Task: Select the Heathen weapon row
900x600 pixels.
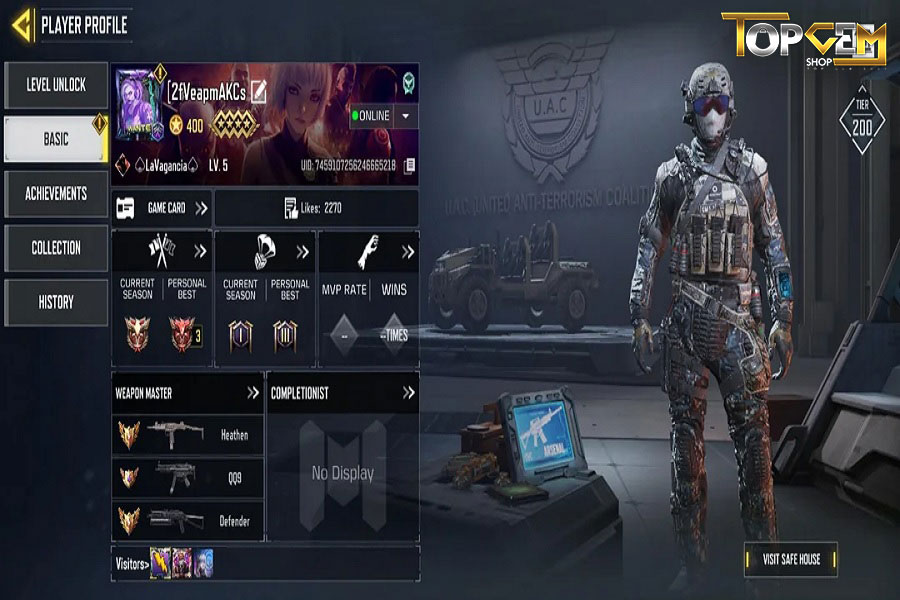Action: 188,435
